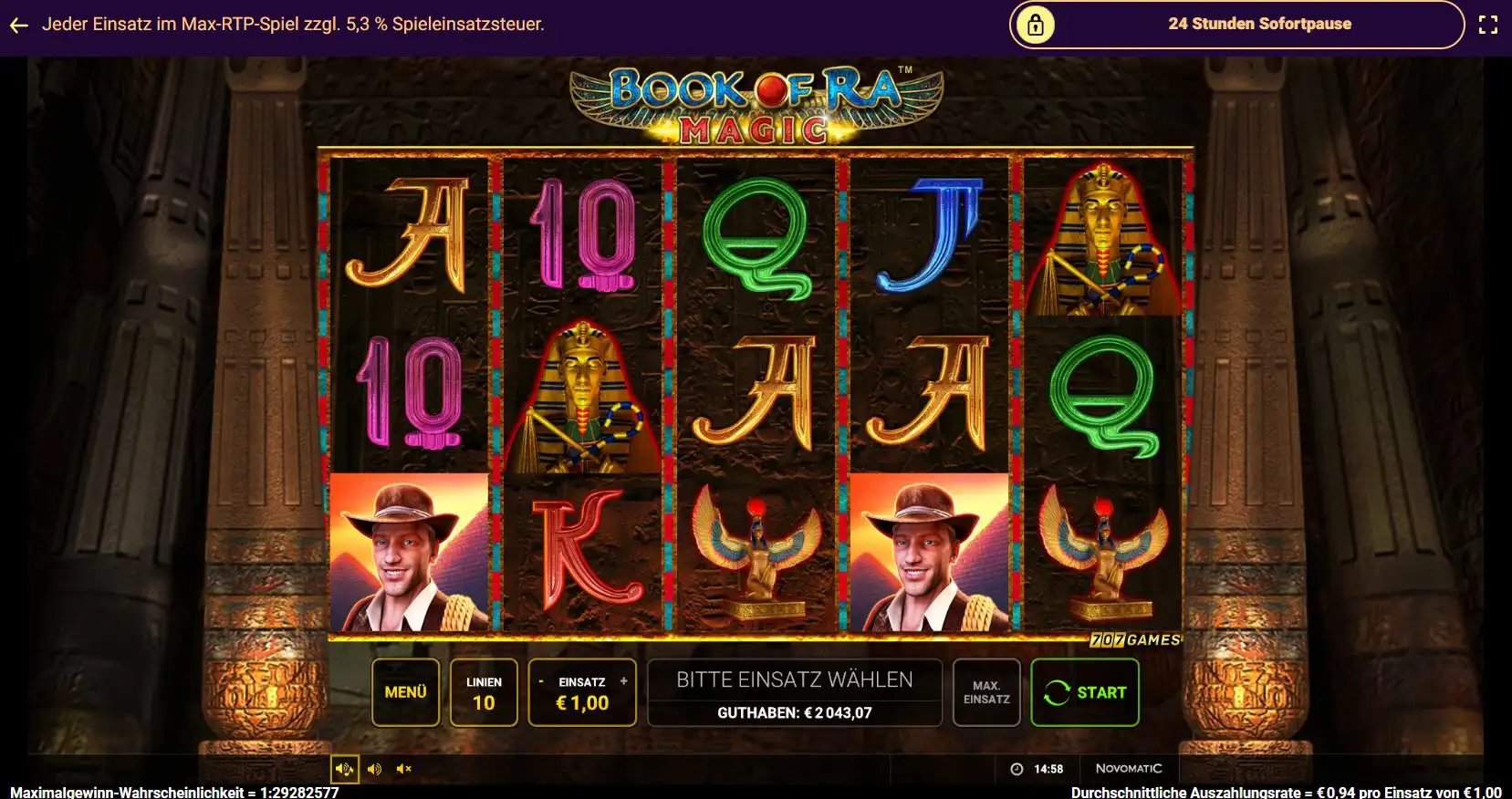Activate 24 Stunden Sofortpause
The width and height of the screenshot is (1512, 799).
(x=1258, y=24)
